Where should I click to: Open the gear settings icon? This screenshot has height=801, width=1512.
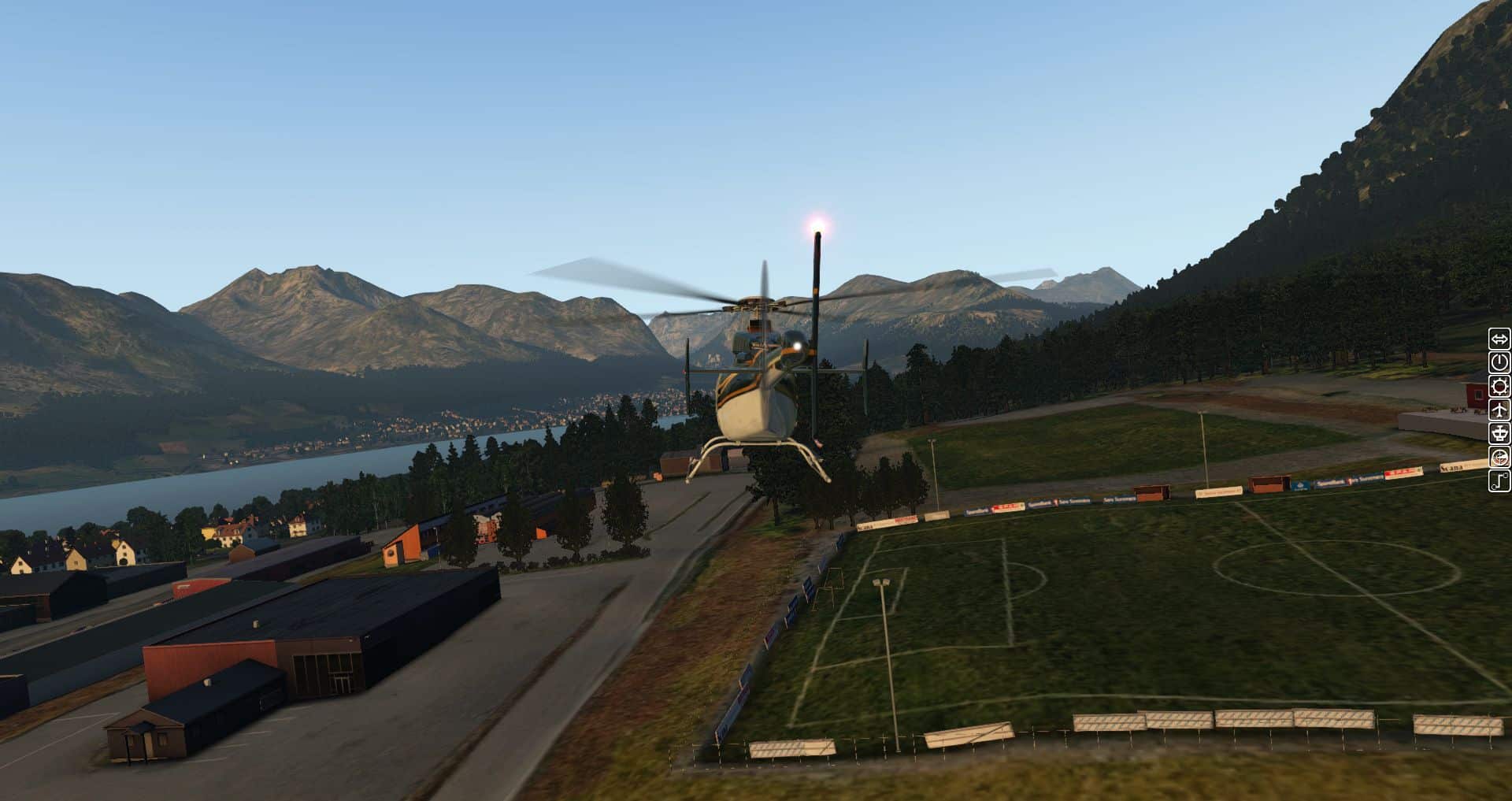[x=1499, y=386]
